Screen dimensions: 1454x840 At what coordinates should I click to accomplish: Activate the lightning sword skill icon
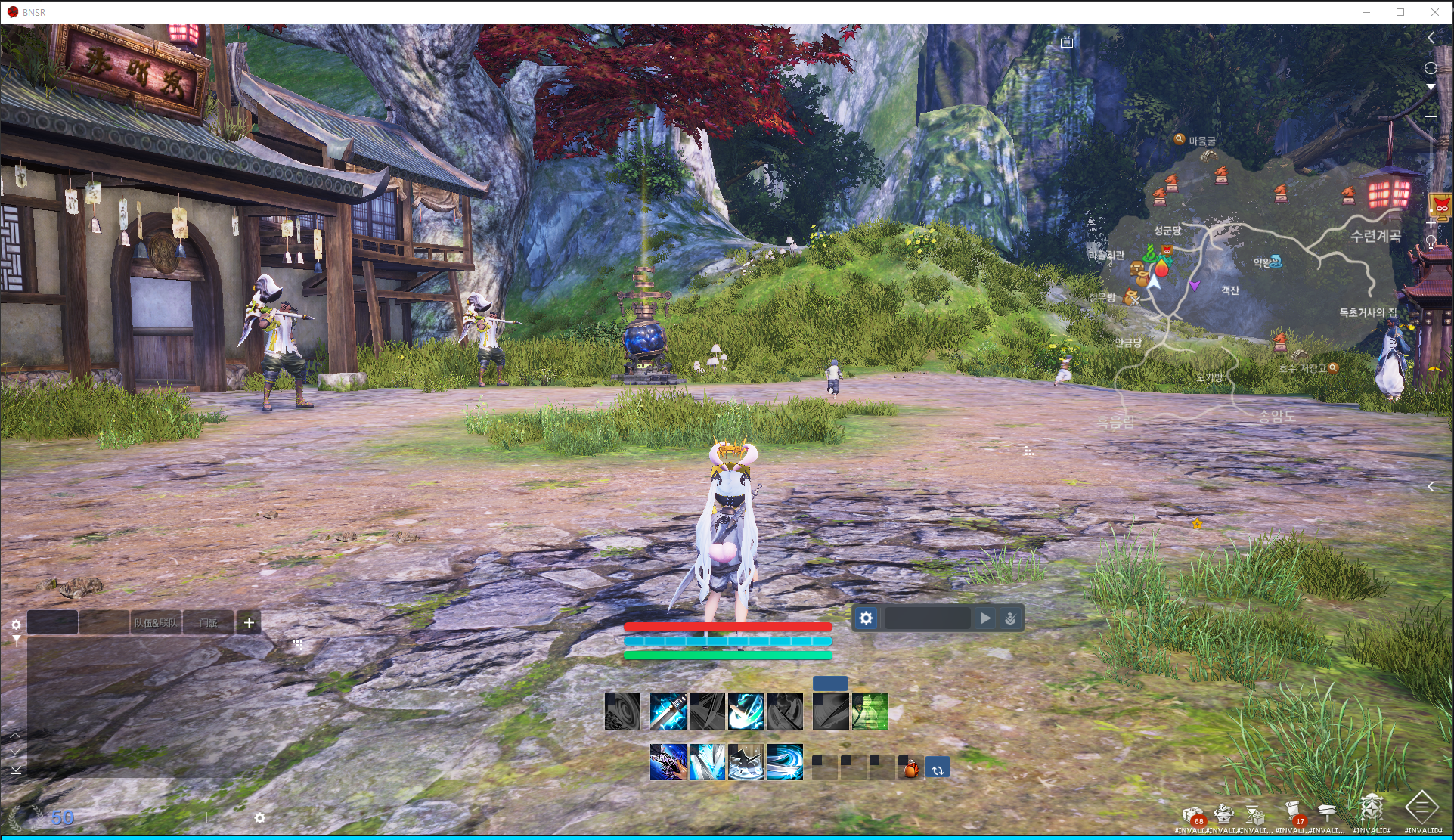[x=668, y=711]
